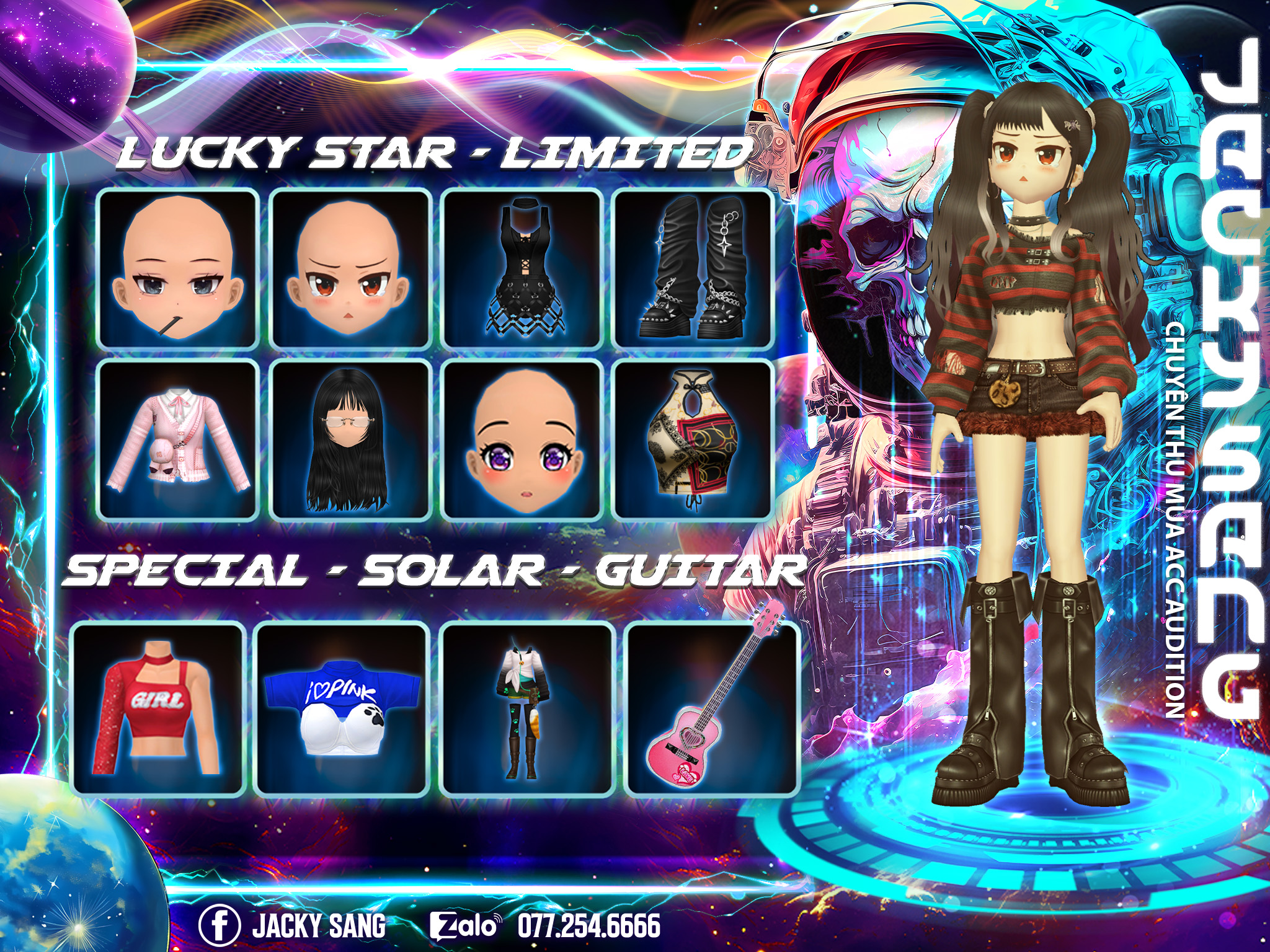Screen dimensions: 1270x952
Task: Select the cream patterned halter top
Action: click(x=693, y=441)
